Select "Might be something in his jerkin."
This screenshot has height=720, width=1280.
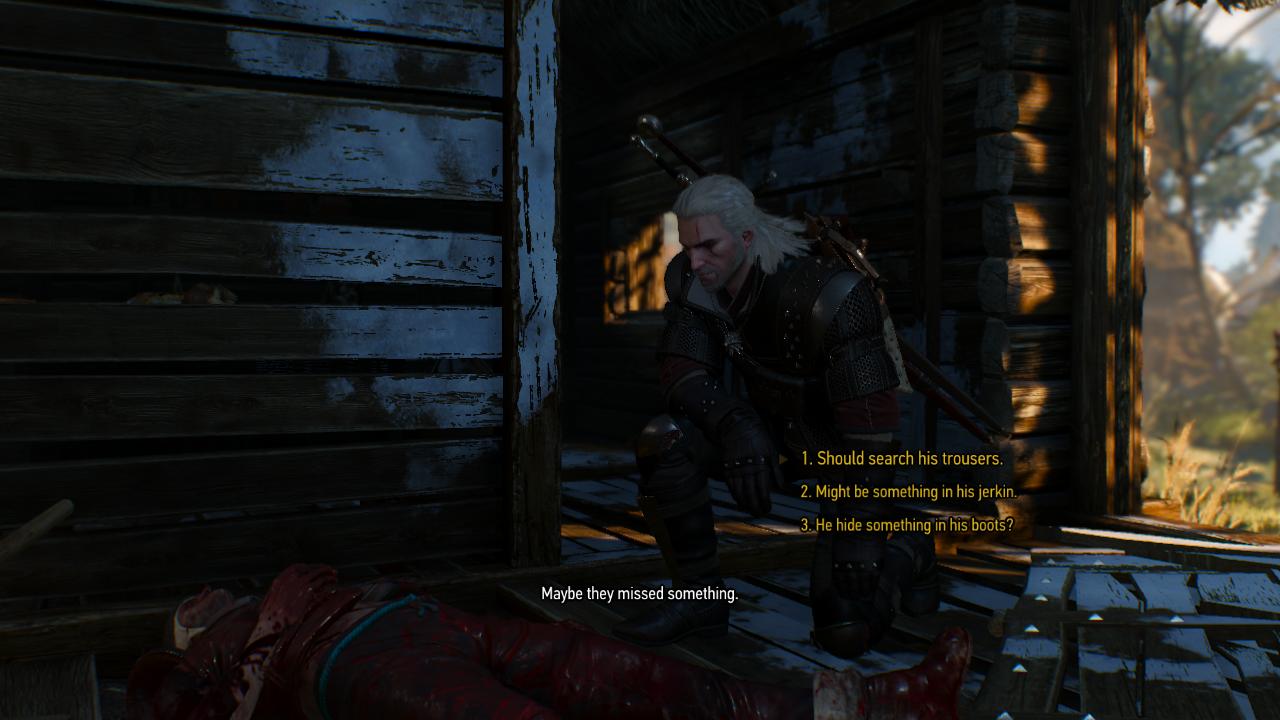[x=908, y=492]
